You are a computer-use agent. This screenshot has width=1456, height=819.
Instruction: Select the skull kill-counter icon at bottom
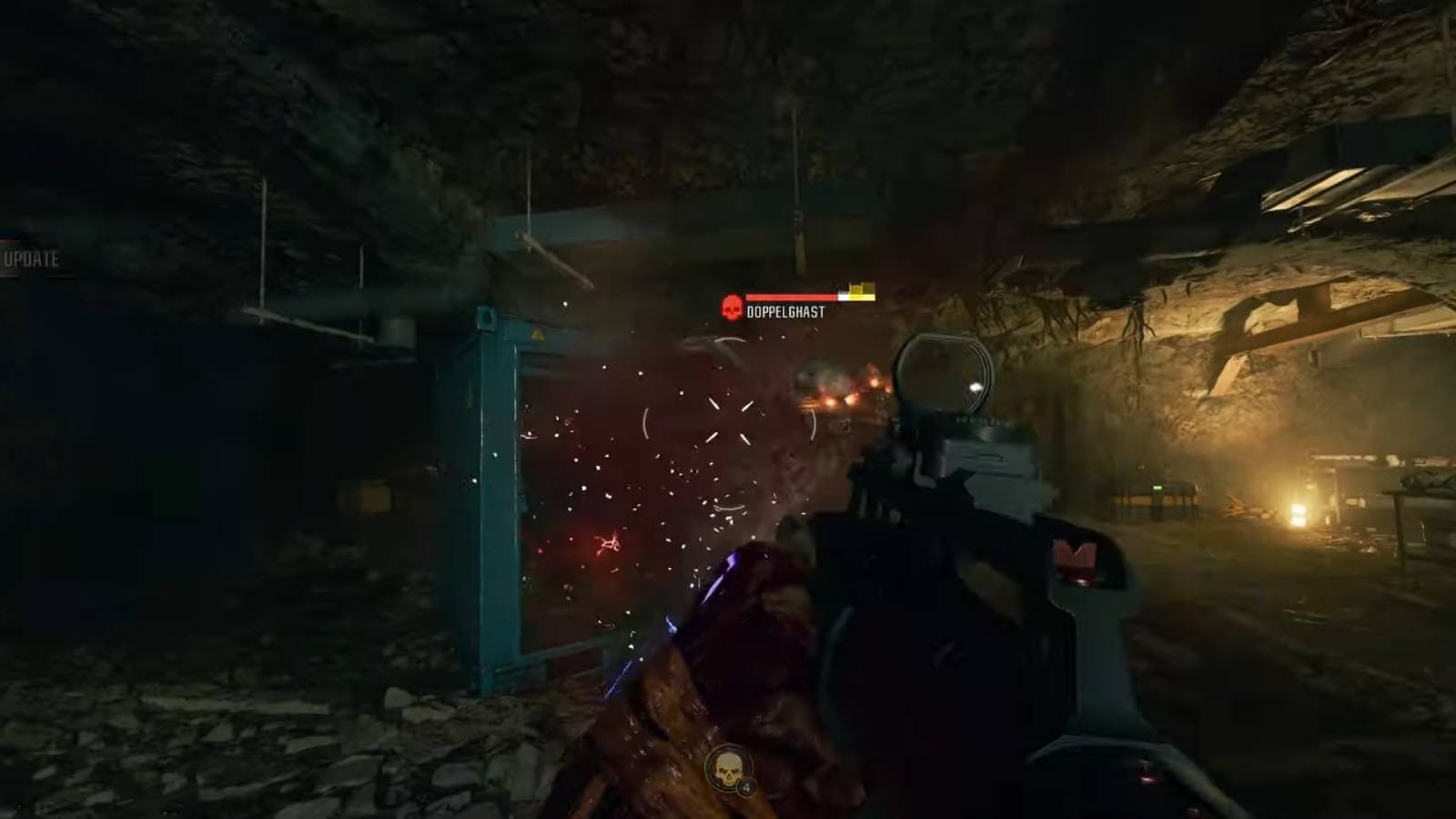click(726, 768)
